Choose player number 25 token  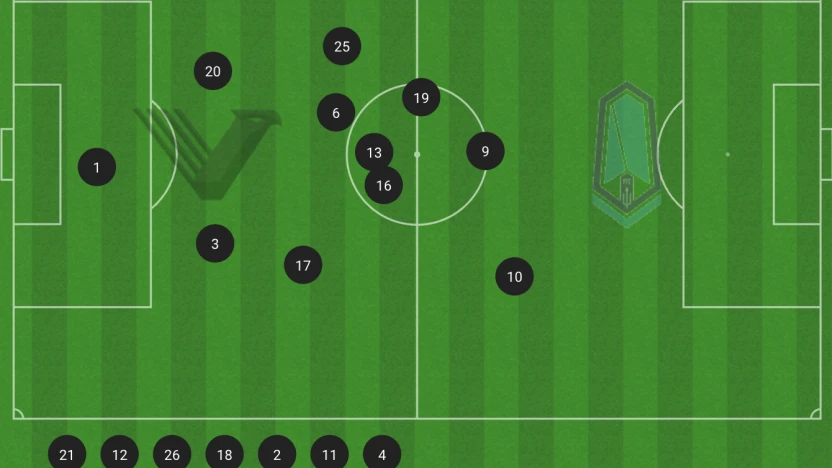point(342,46)
